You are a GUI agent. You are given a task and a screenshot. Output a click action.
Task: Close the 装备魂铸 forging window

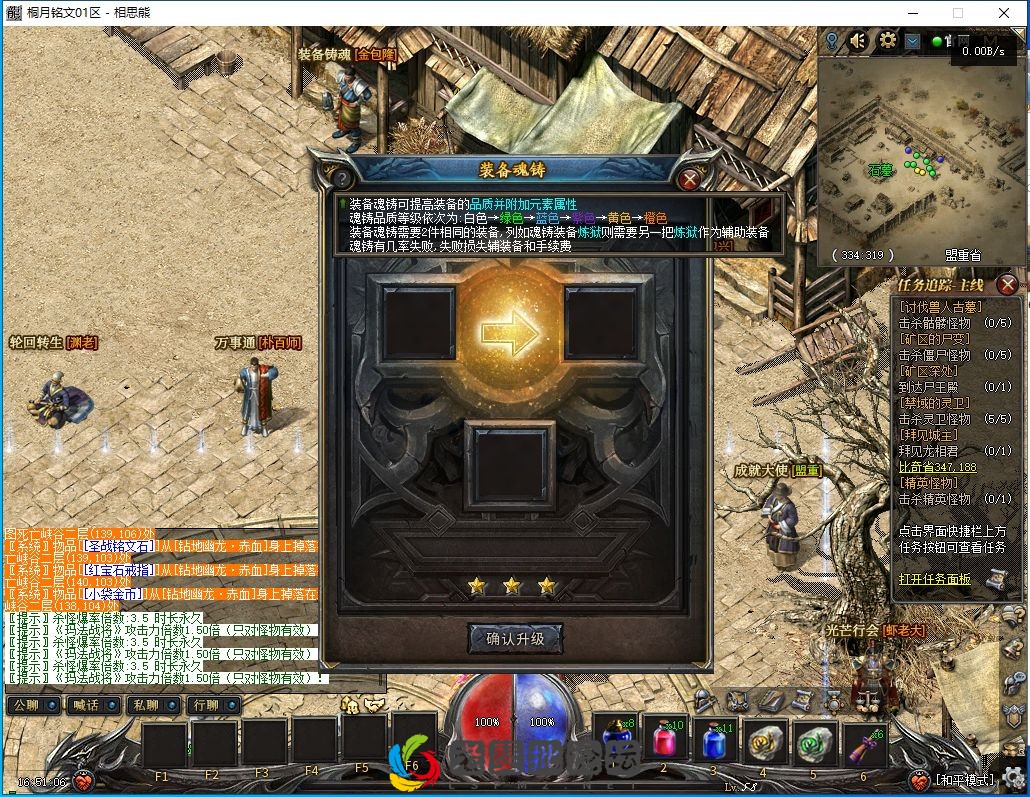pyautogui.click(x=689, y=179)
